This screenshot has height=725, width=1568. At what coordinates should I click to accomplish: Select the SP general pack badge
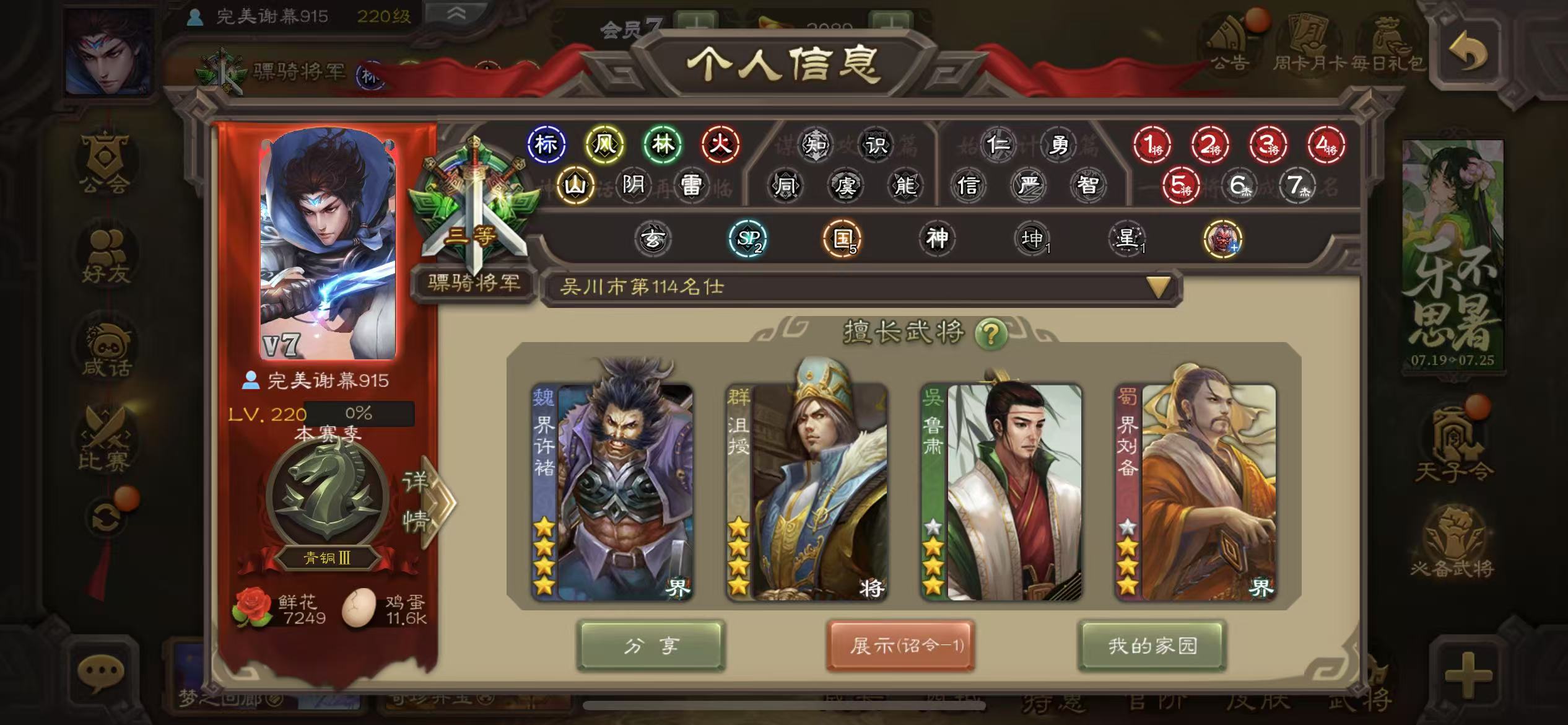pyautogui.click(x=748, y=239)
